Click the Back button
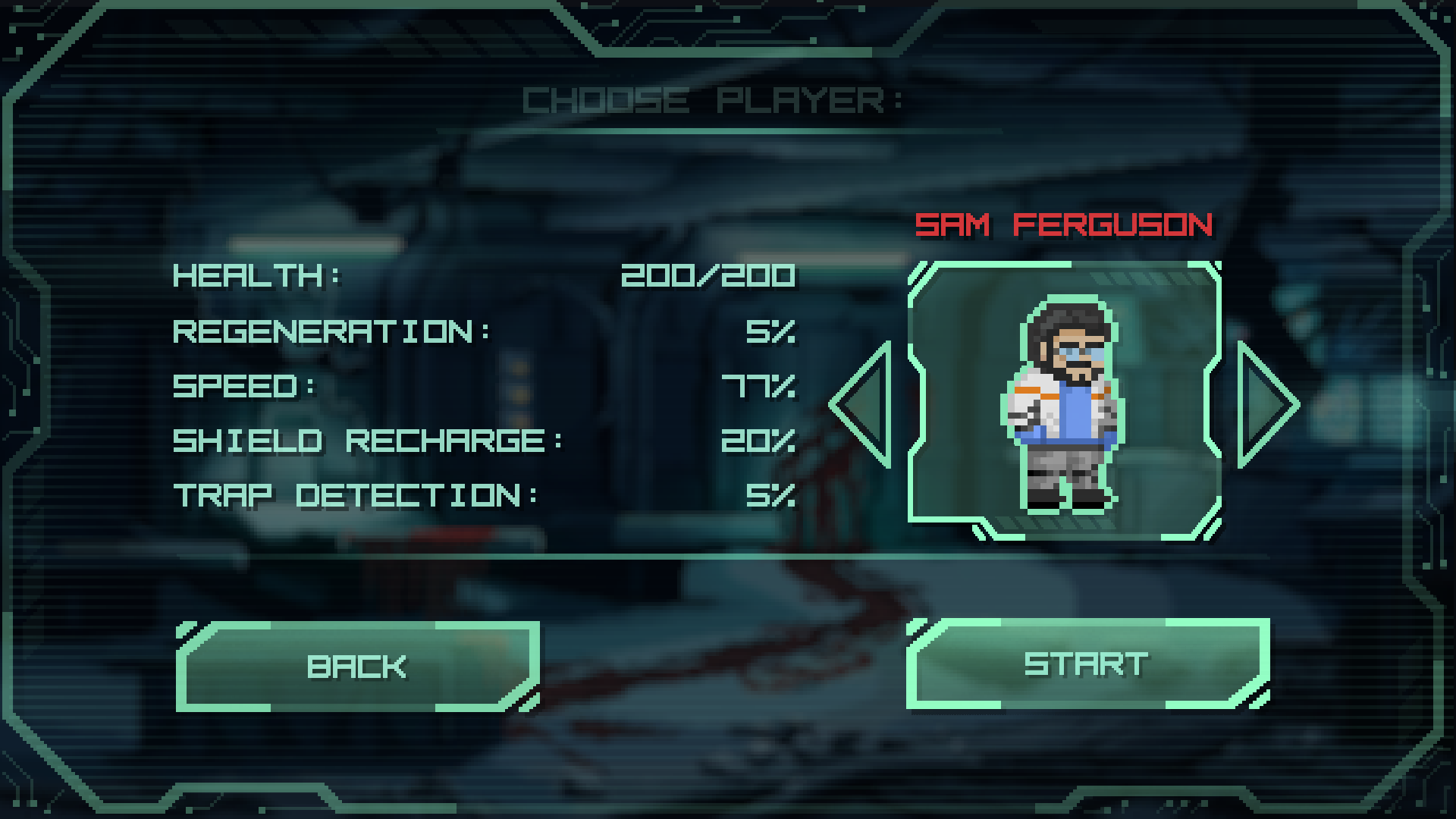This screenshot has height=819, width=1456. (x=357, y=667)
